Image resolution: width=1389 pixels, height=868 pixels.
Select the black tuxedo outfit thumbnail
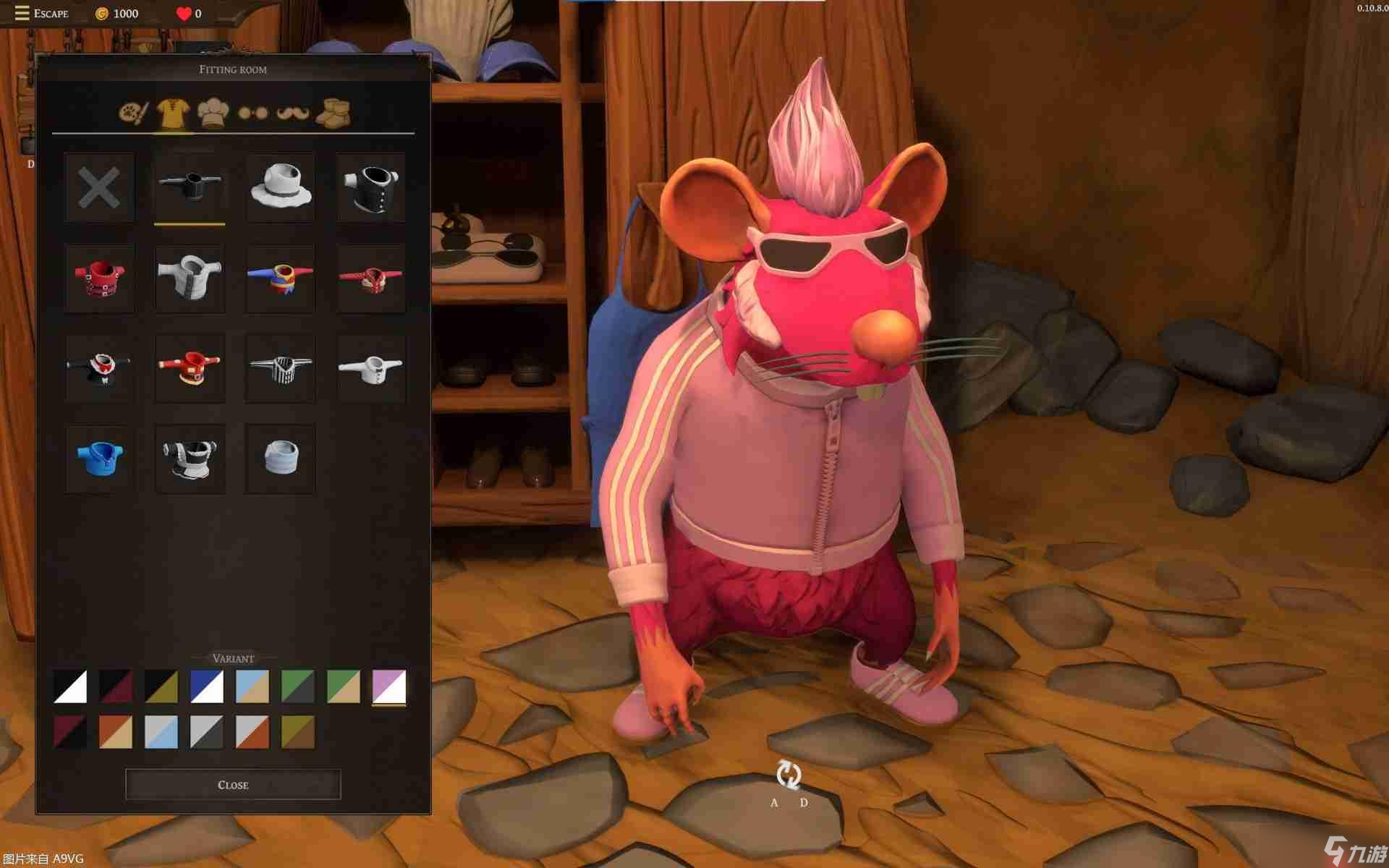(x=99, y=367)
